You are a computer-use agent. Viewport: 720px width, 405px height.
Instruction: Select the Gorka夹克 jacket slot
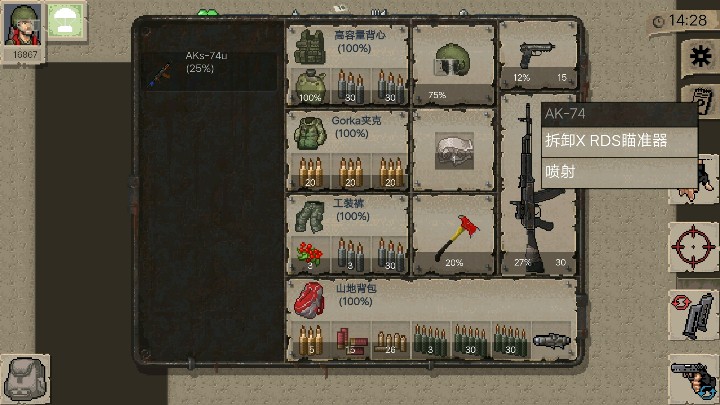coord(348,131)
